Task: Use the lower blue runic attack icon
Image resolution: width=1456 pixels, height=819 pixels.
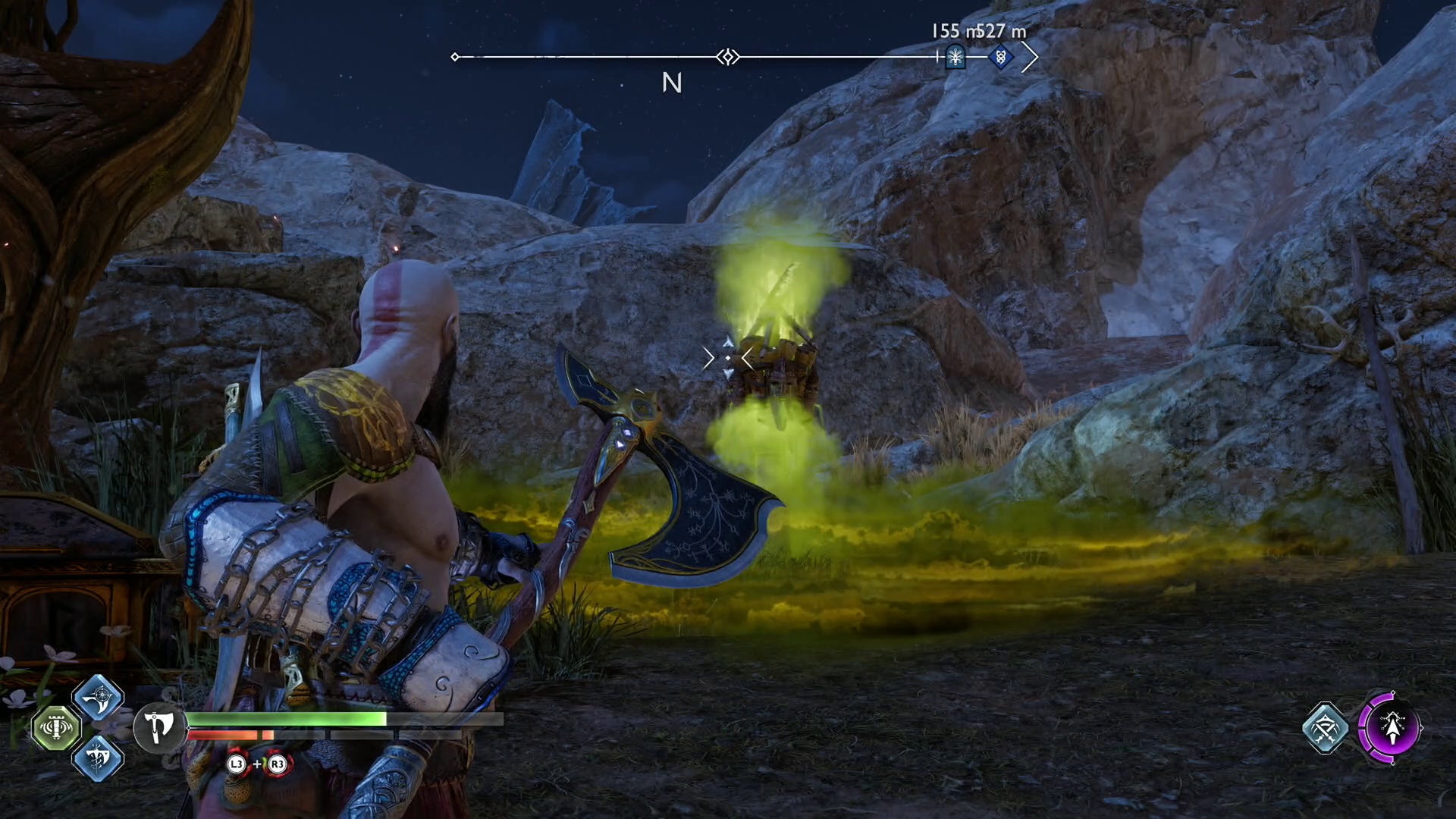Action: [x=98, y=757]
